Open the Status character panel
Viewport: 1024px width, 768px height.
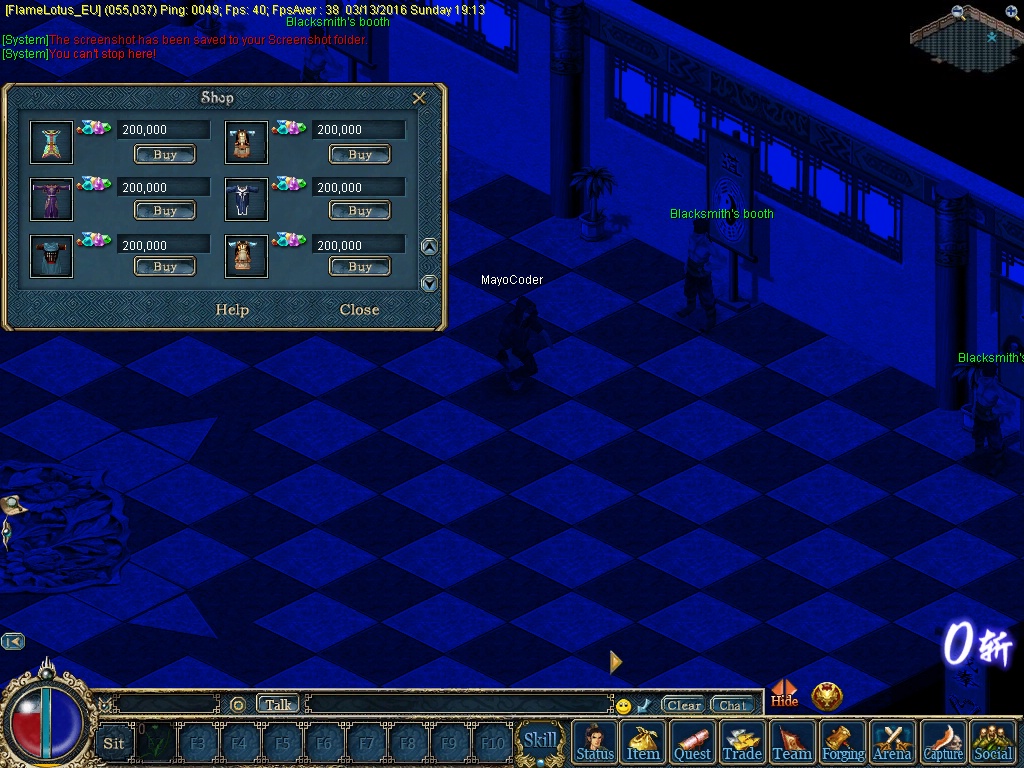(x=595, y=743)
